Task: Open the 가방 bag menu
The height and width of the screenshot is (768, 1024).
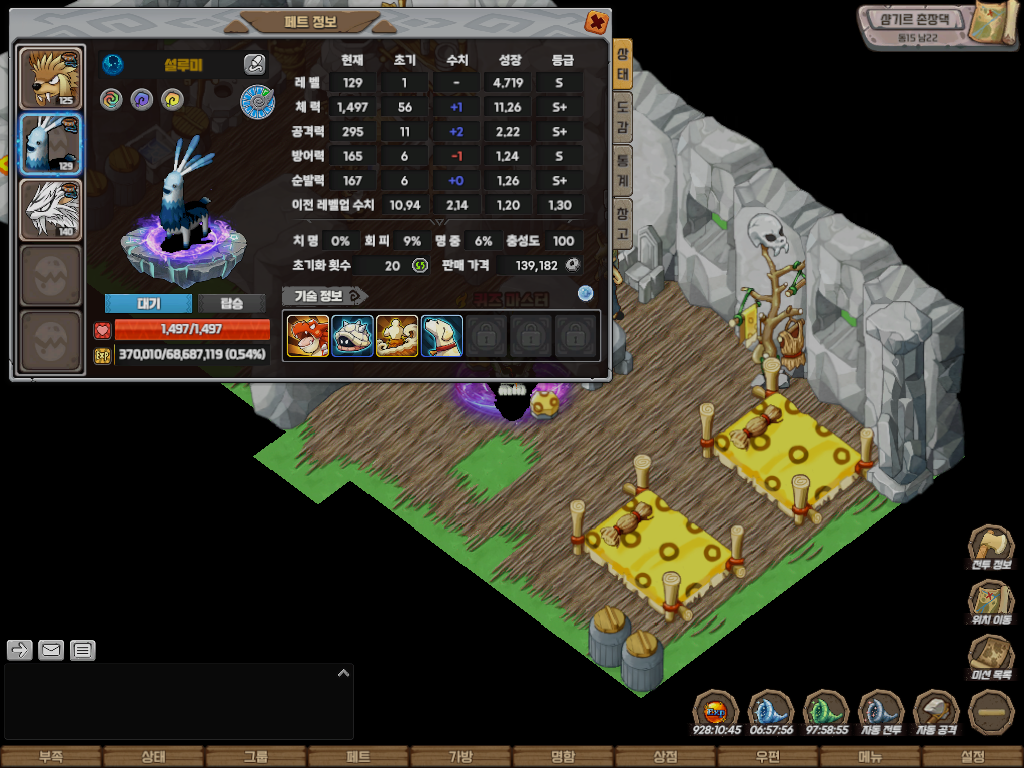Action: (x=460, y=757)
